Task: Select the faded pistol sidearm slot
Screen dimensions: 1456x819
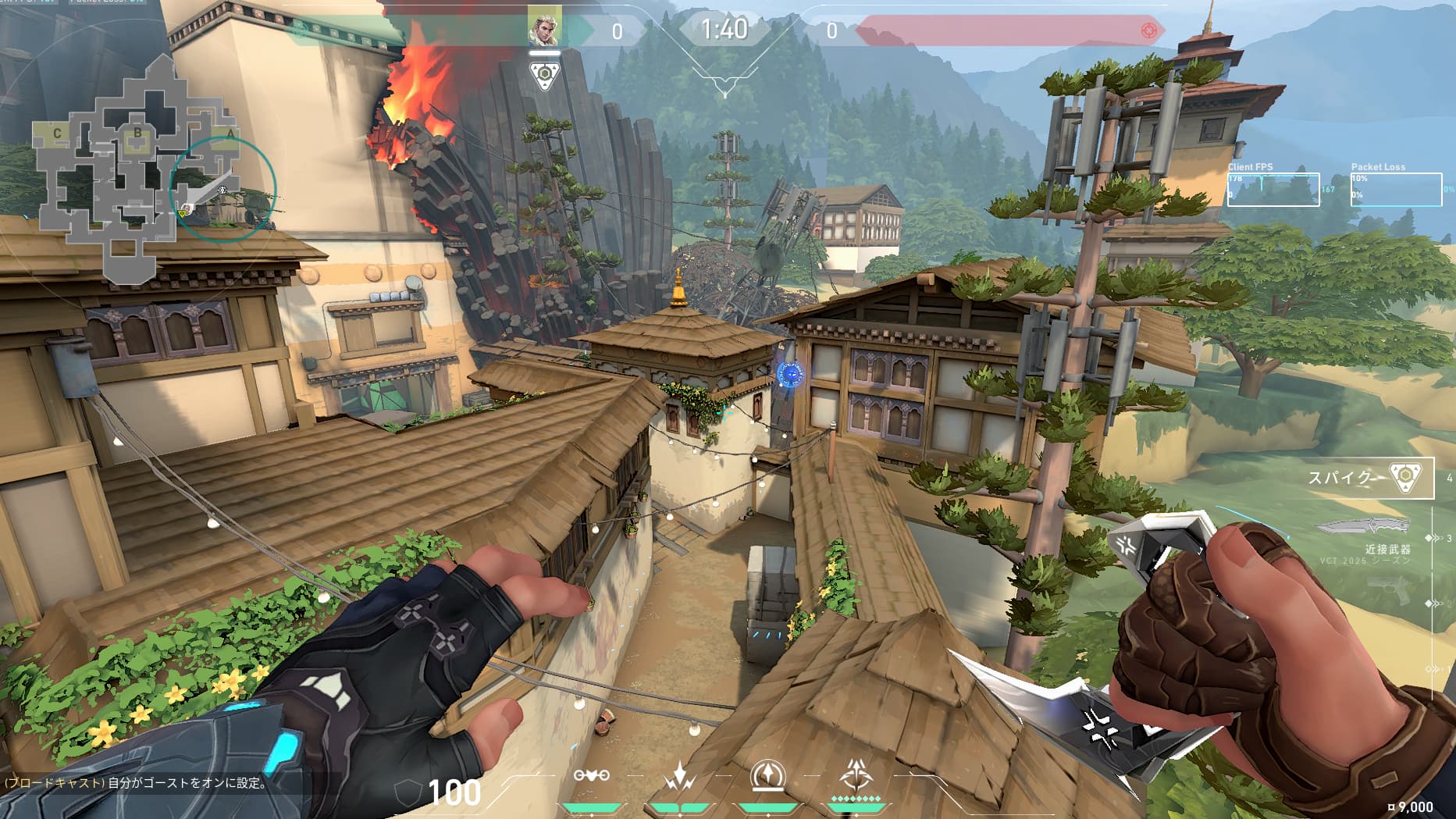Action: pyautogui.click(x=1388, y=590)
